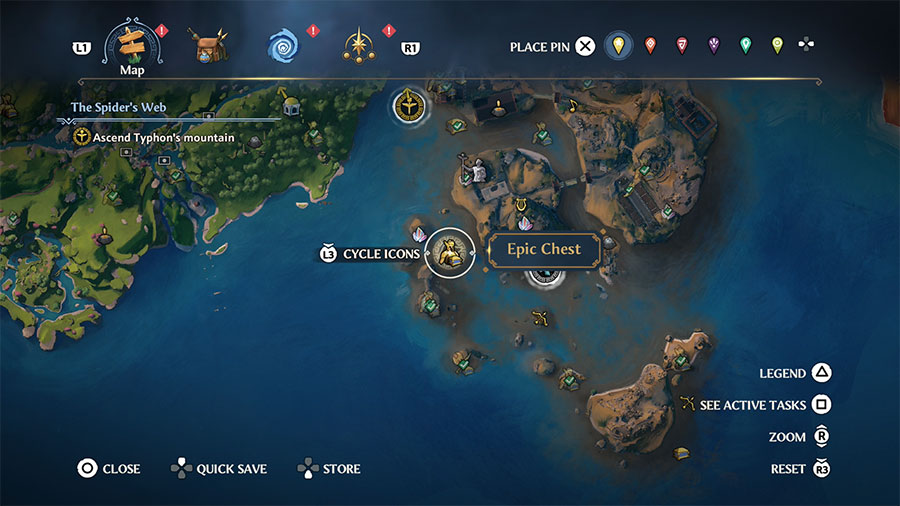Image resolution: width=900 pixels, height=506 pixels.
Task: Perform a Quick Save
Action: coord(183,468)
